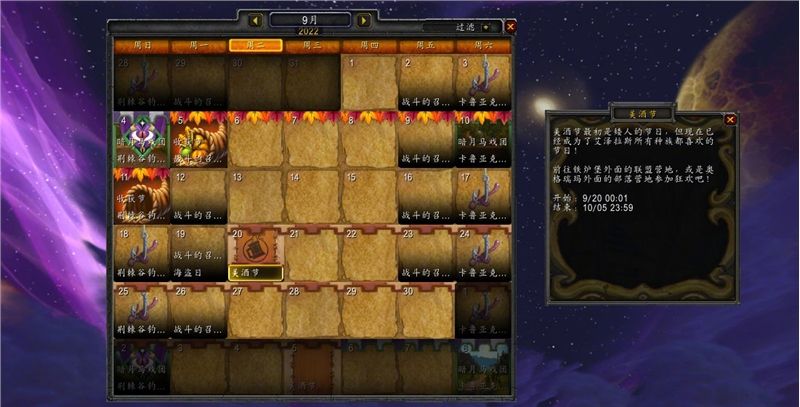
Task: Advance to the next calendar month
Action: pyautogui.click(x=363, y=20)
